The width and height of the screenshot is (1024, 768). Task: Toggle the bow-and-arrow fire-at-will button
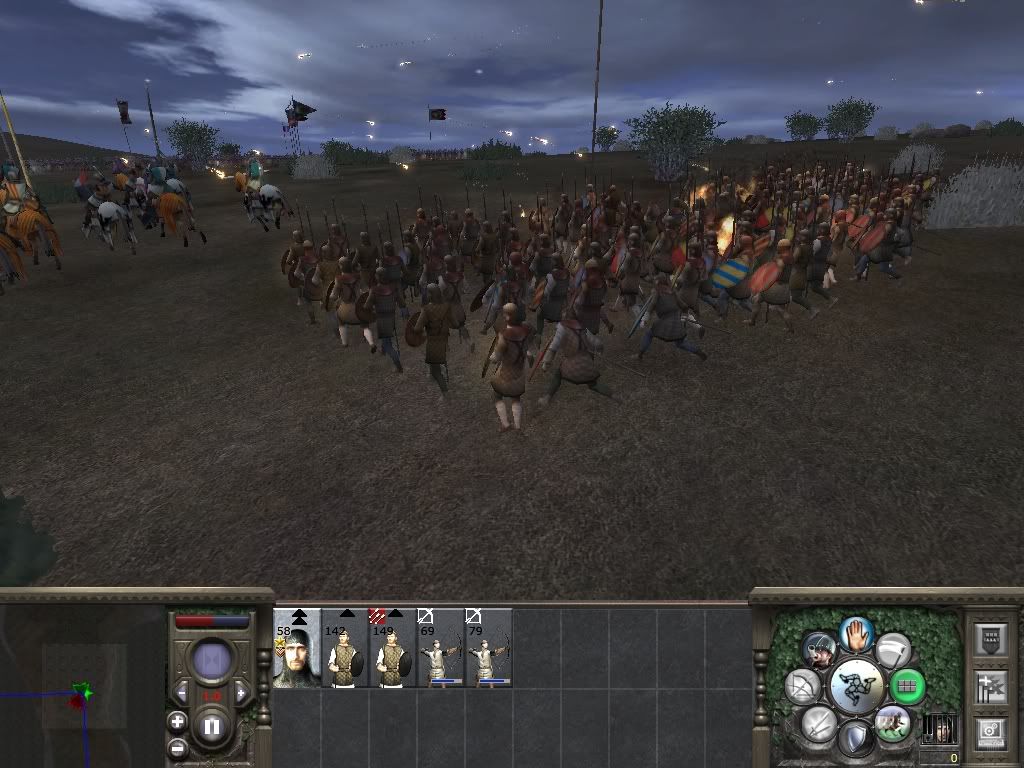pos(802,687)
